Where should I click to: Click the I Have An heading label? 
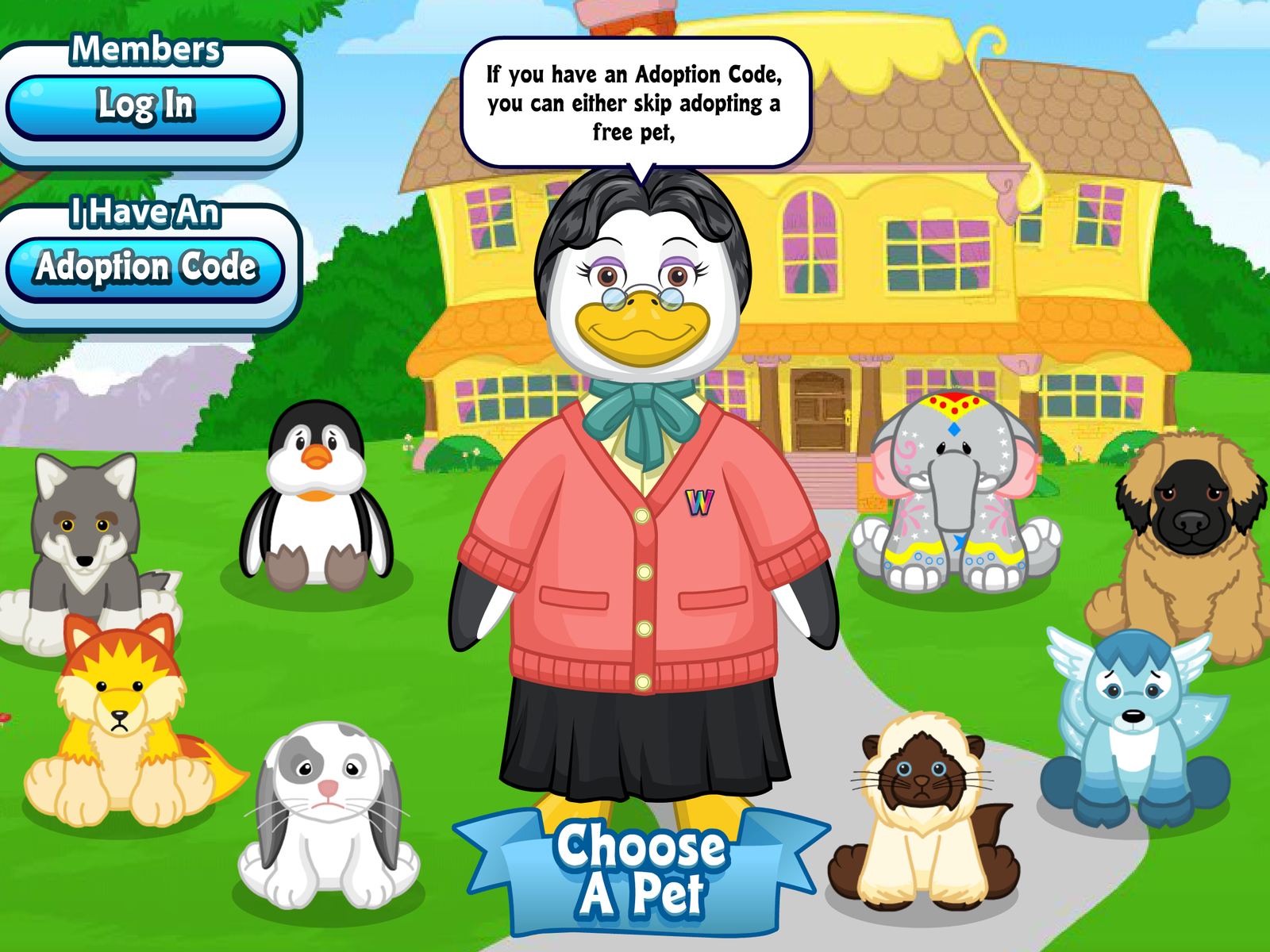145,213
